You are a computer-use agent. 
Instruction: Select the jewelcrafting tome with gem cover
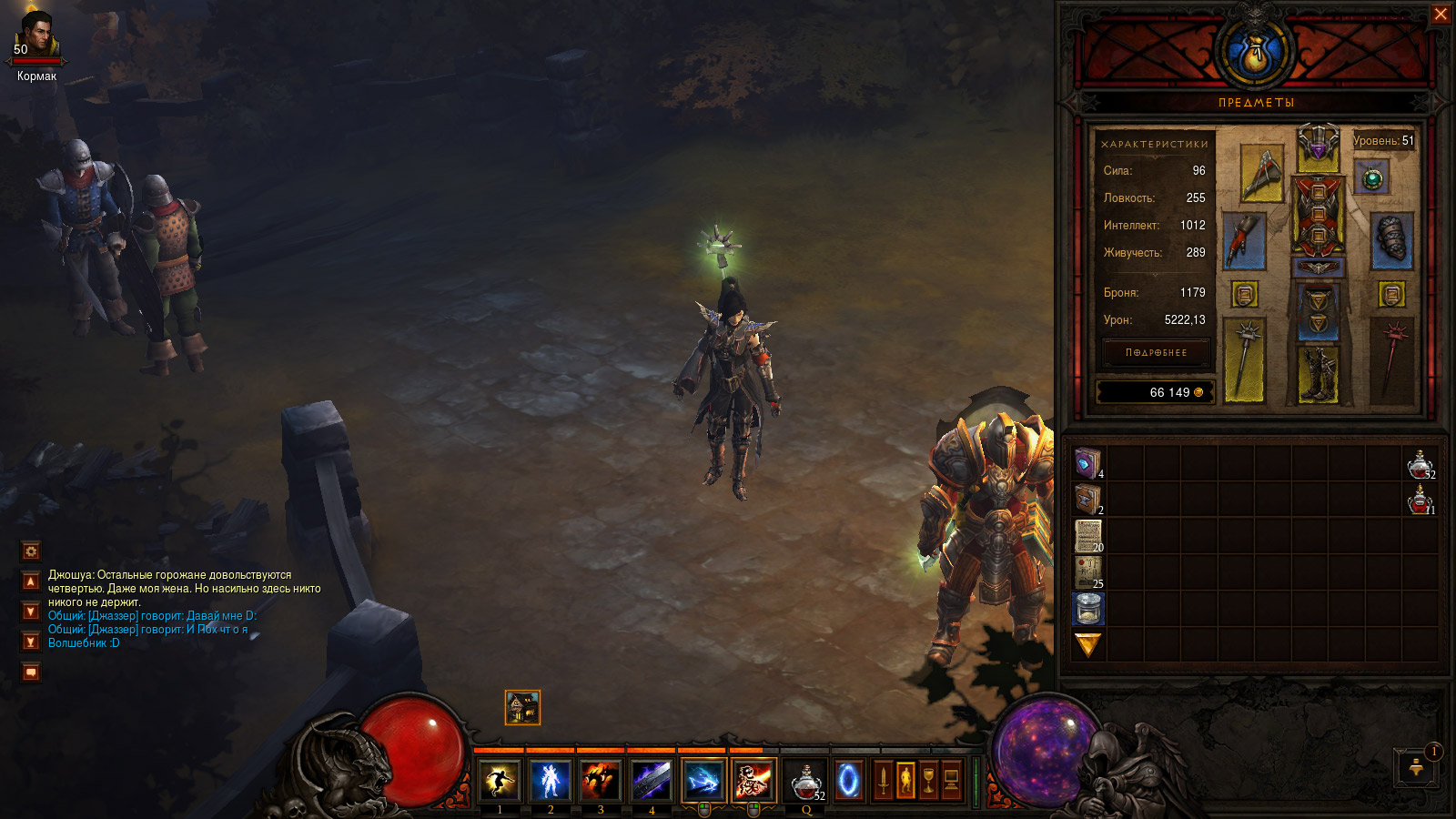[x=1088, y=463]
